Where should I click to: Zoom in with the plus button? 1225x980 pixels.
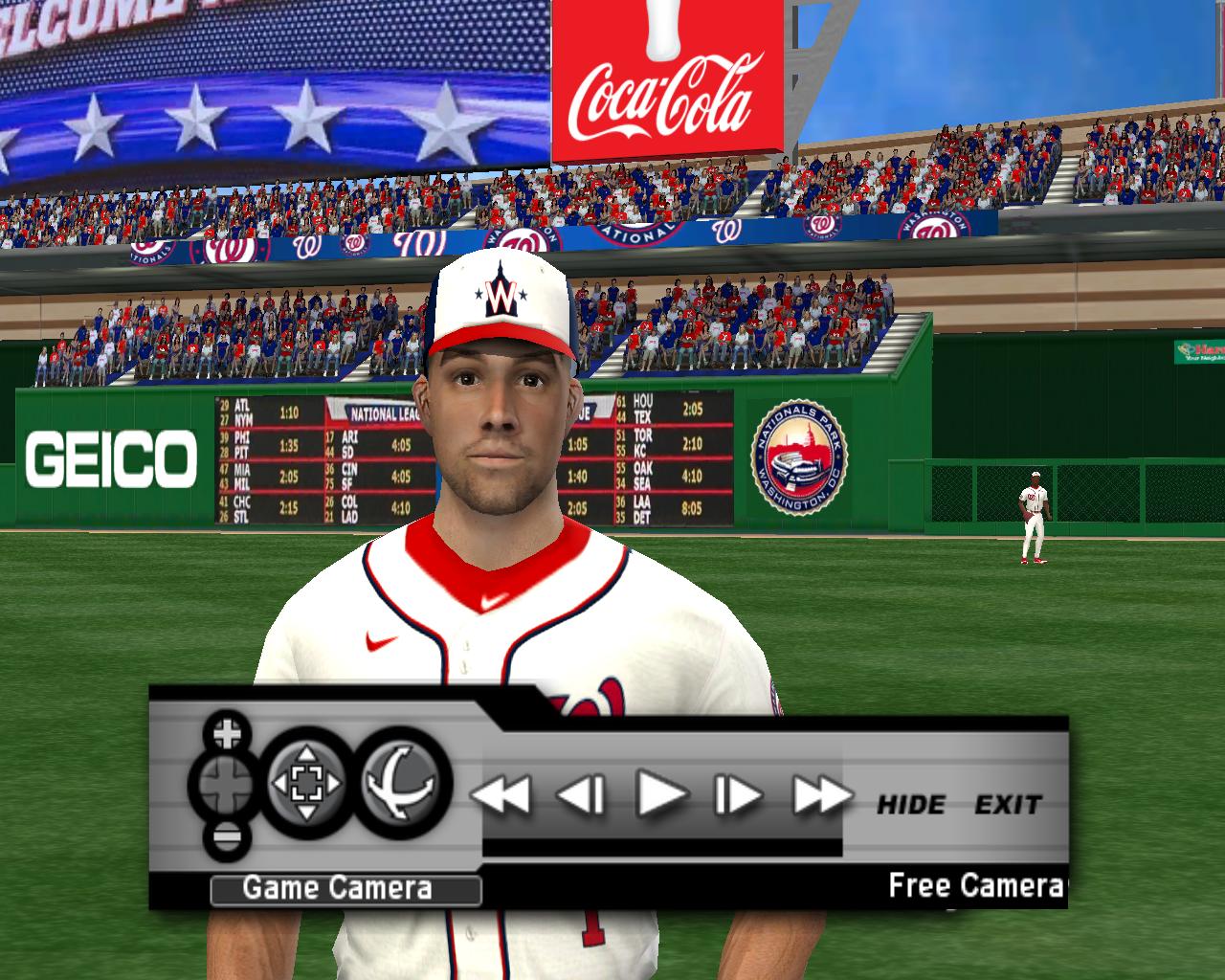pyautogui.click(x=227, y=734)
